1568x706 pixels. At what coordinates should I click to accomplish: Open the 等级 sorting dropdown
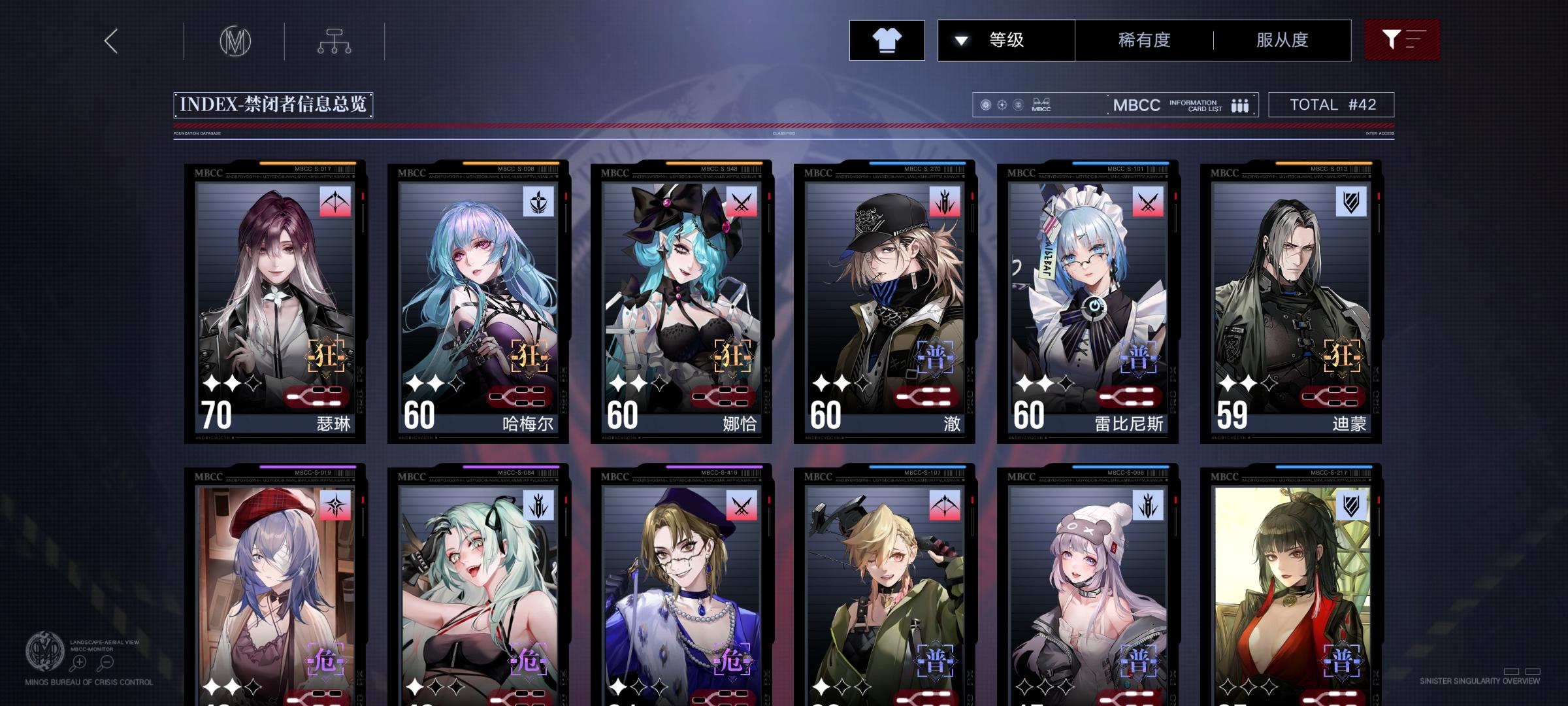1007,40
